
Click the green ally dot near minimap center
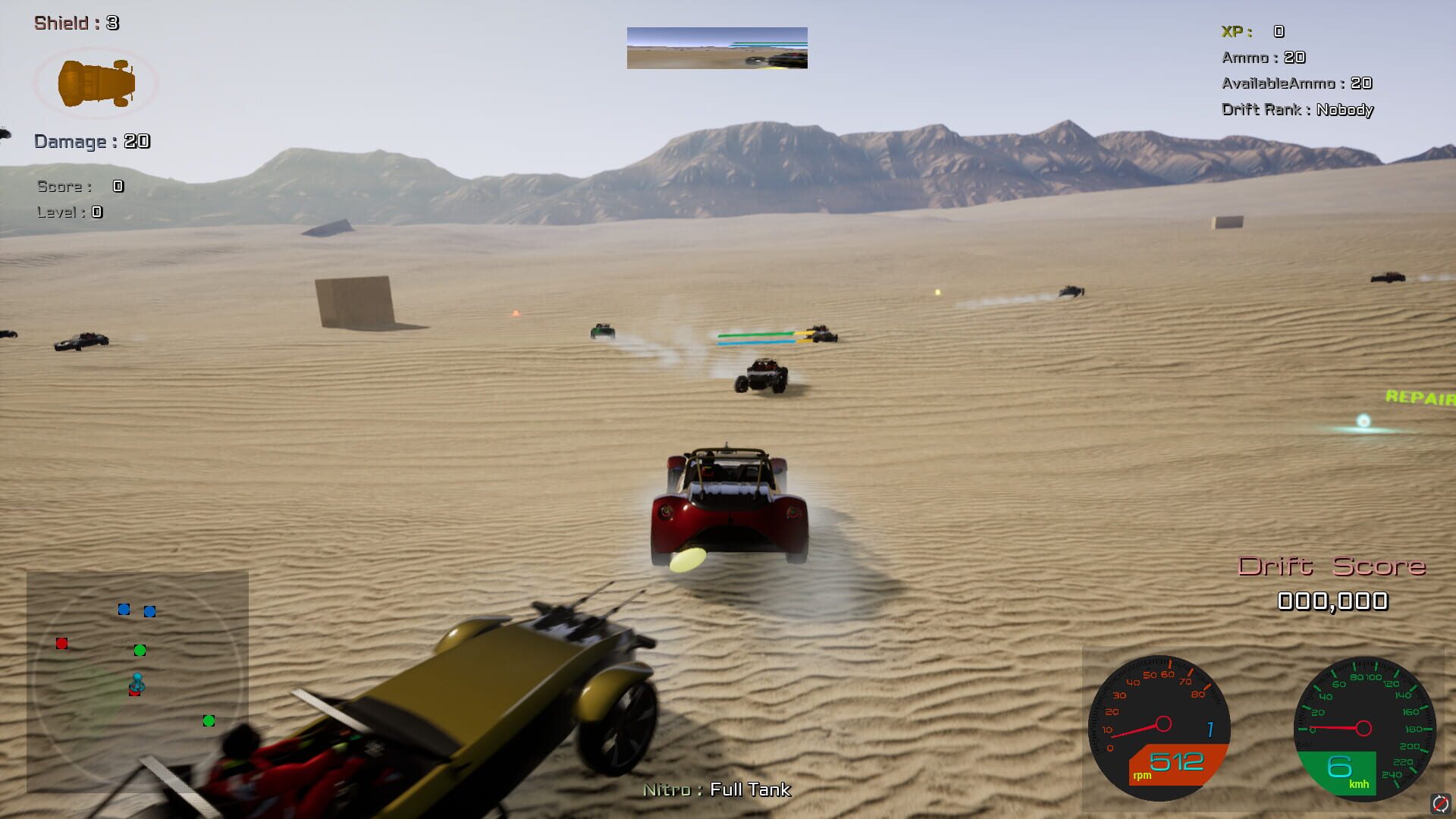[140, 651]
